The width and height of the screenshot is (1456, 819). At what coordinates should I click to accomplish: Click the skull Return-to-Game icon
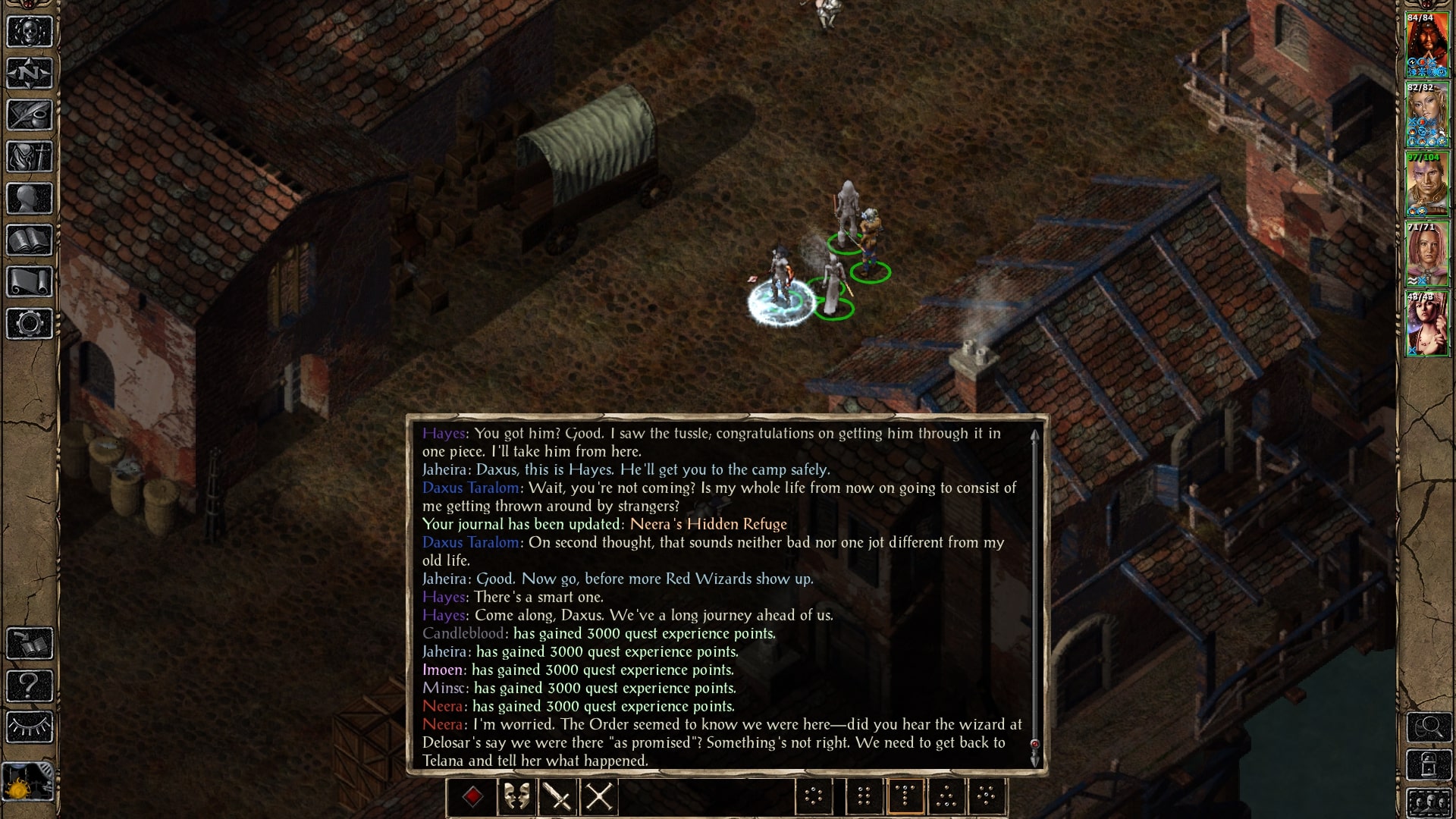click(28, 32)
